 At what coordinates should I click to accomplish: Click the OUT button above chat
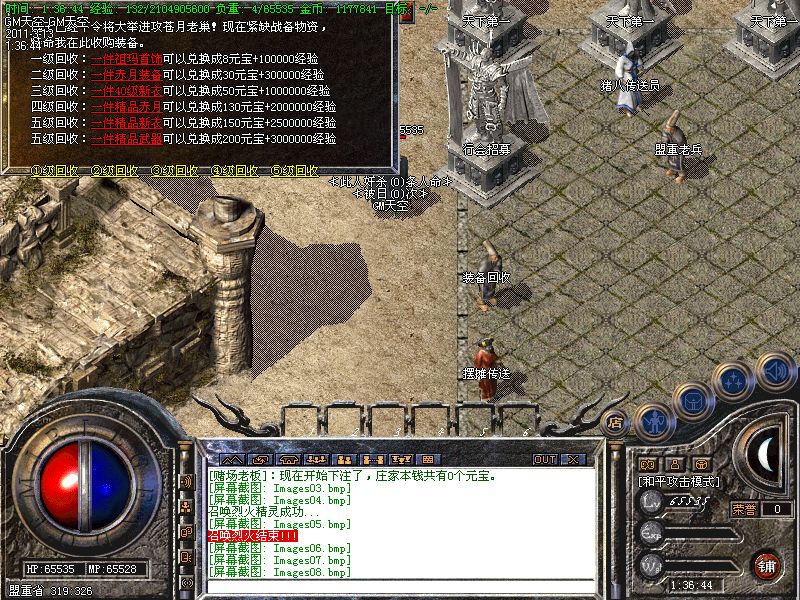coord(545,460)
